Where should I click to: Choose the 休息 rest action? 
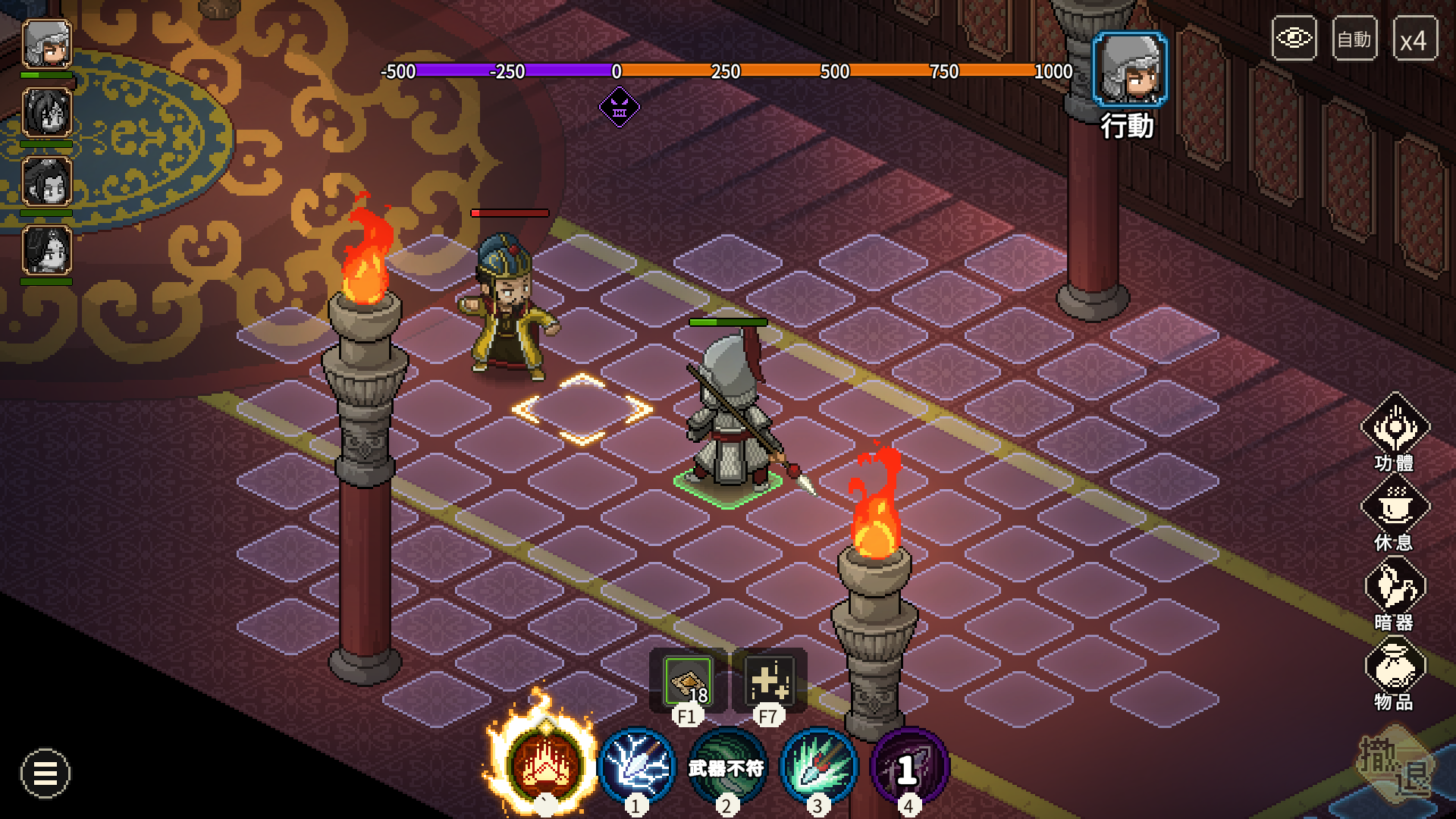[x=1395, y=507]
